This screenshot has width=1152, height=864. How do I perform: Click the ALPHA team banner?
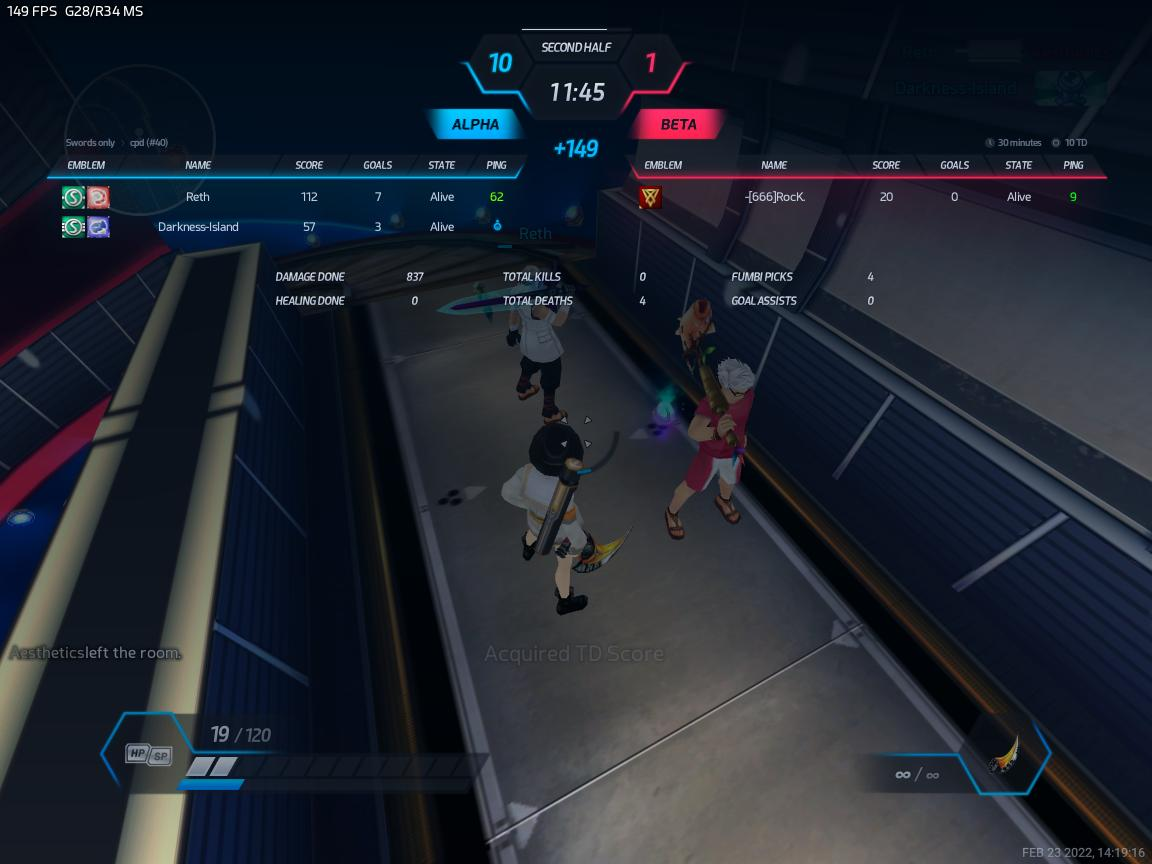[x=476, y=125]
